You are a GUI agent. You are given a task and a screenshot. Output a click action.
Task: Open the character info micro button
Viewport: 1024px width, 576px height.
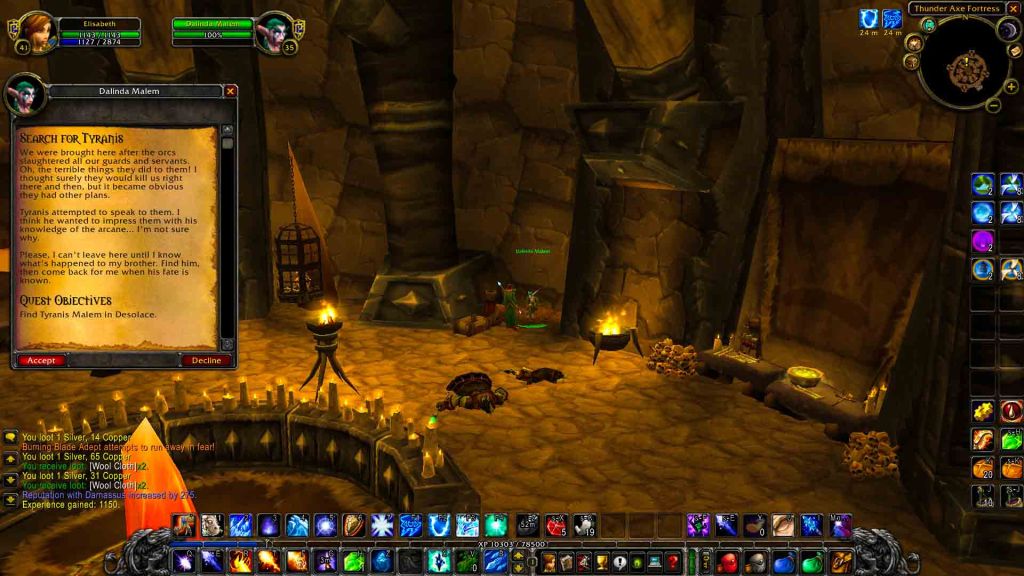coord(548,562)
